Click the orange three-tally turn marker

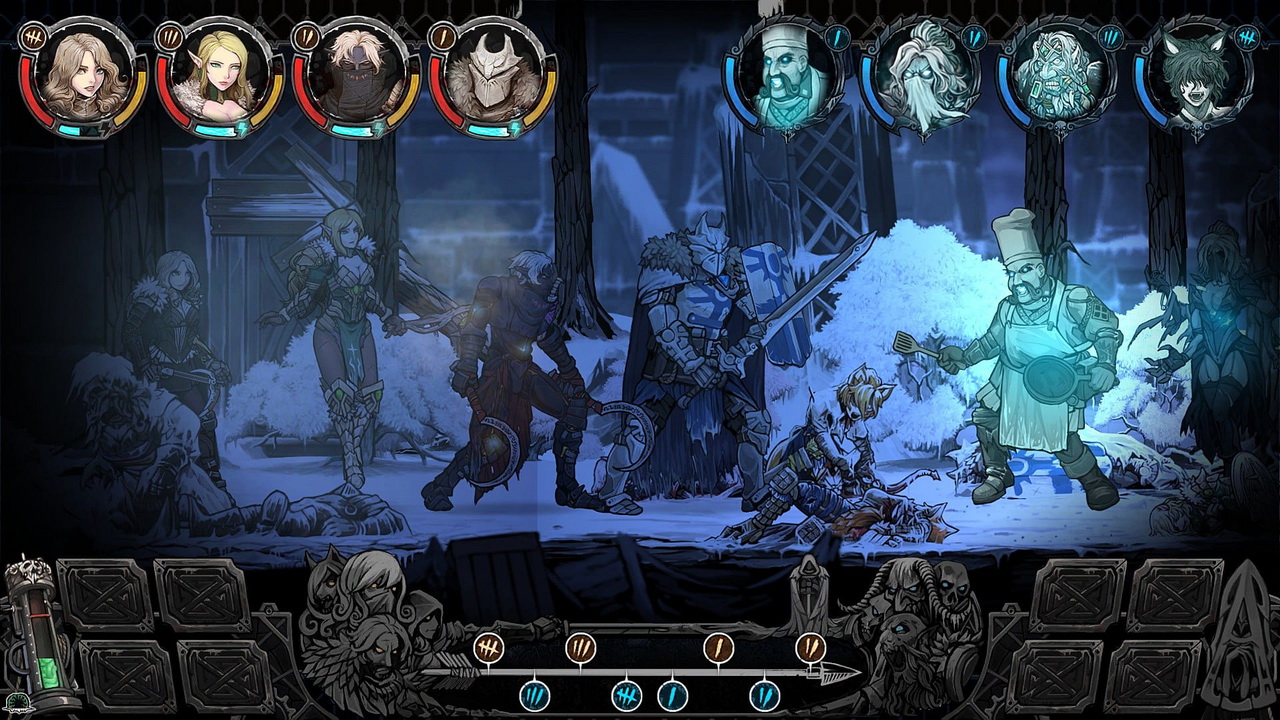tap(581, 648)
